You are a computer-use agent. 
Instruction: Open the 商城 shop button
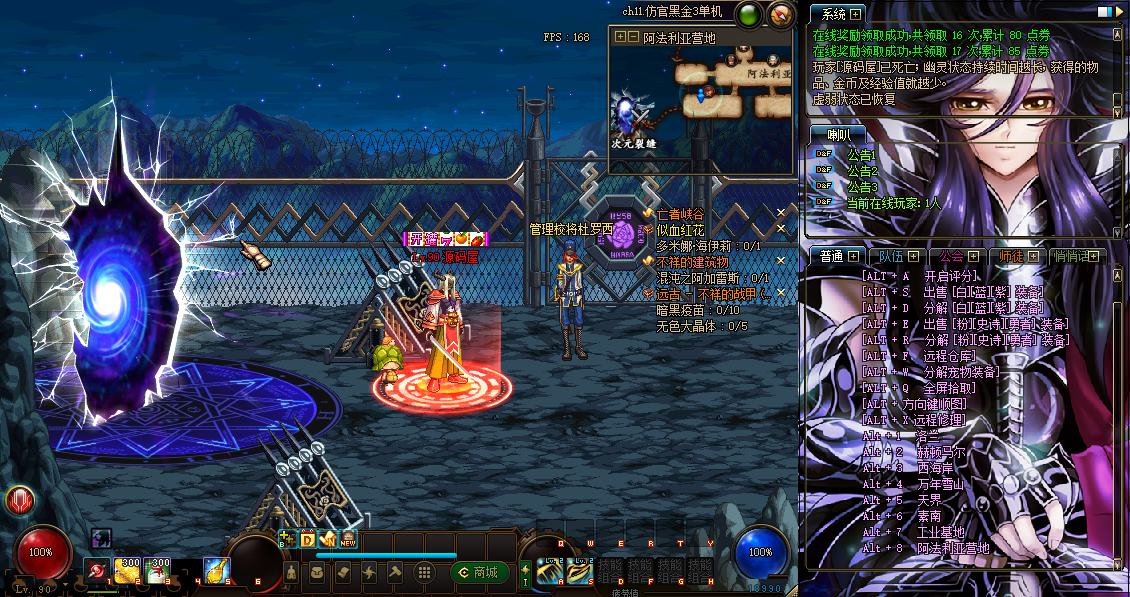pos(476,572)
